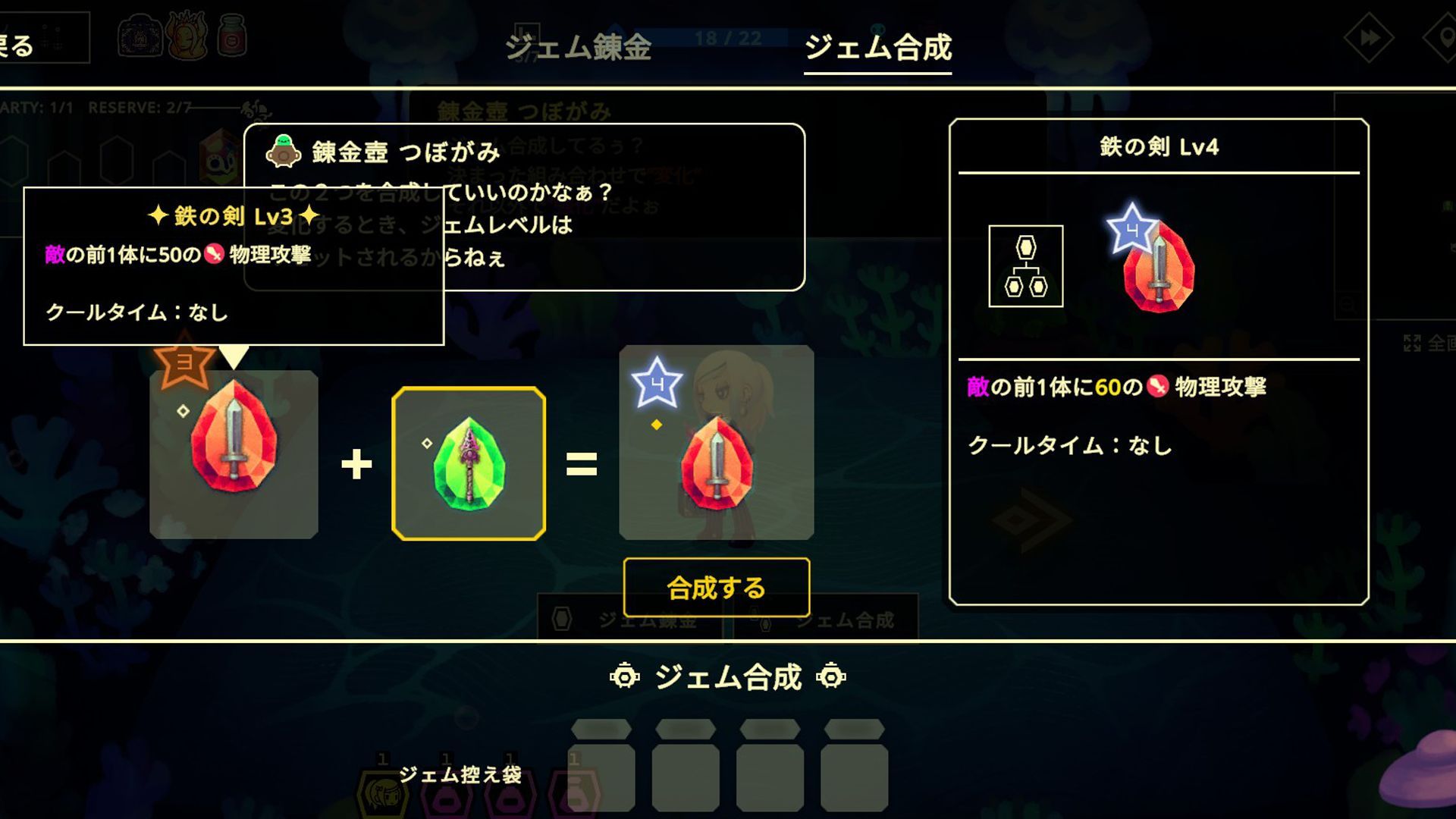
Task: Switch to the ジェム錬金 tab
Action: coord(579,47)
